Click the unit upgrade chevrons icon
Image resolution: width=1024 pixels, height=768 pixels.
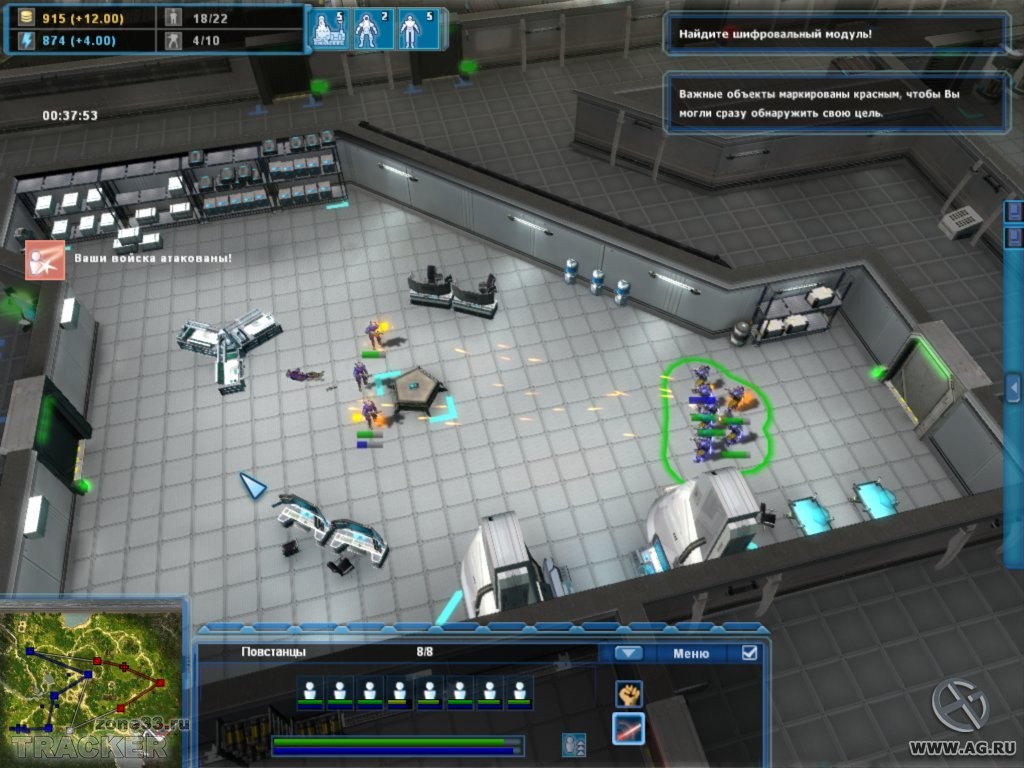(x=574, y=744)
